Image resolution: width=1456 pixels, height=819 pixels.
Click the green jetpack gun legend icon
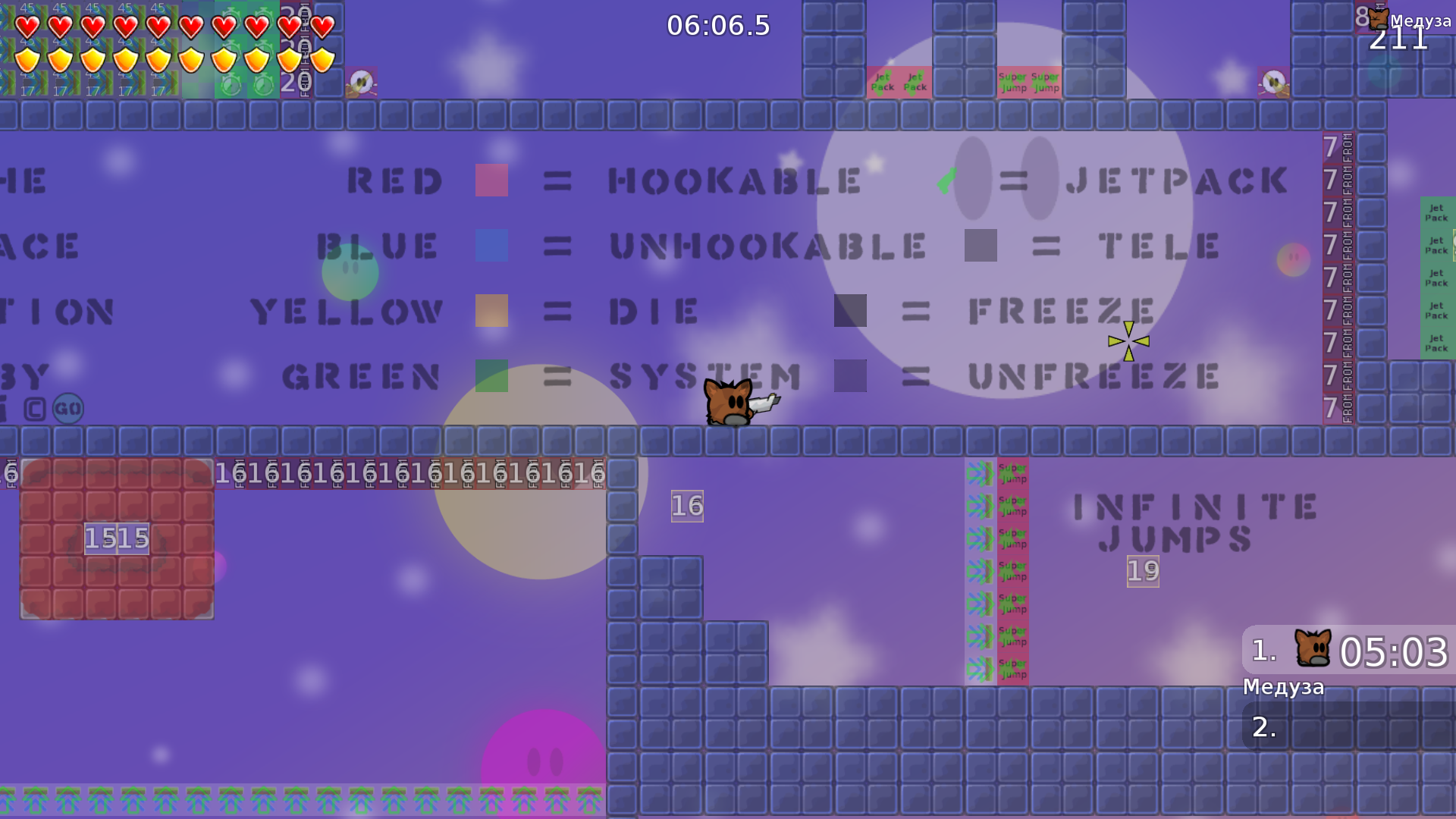click(946, 180)
